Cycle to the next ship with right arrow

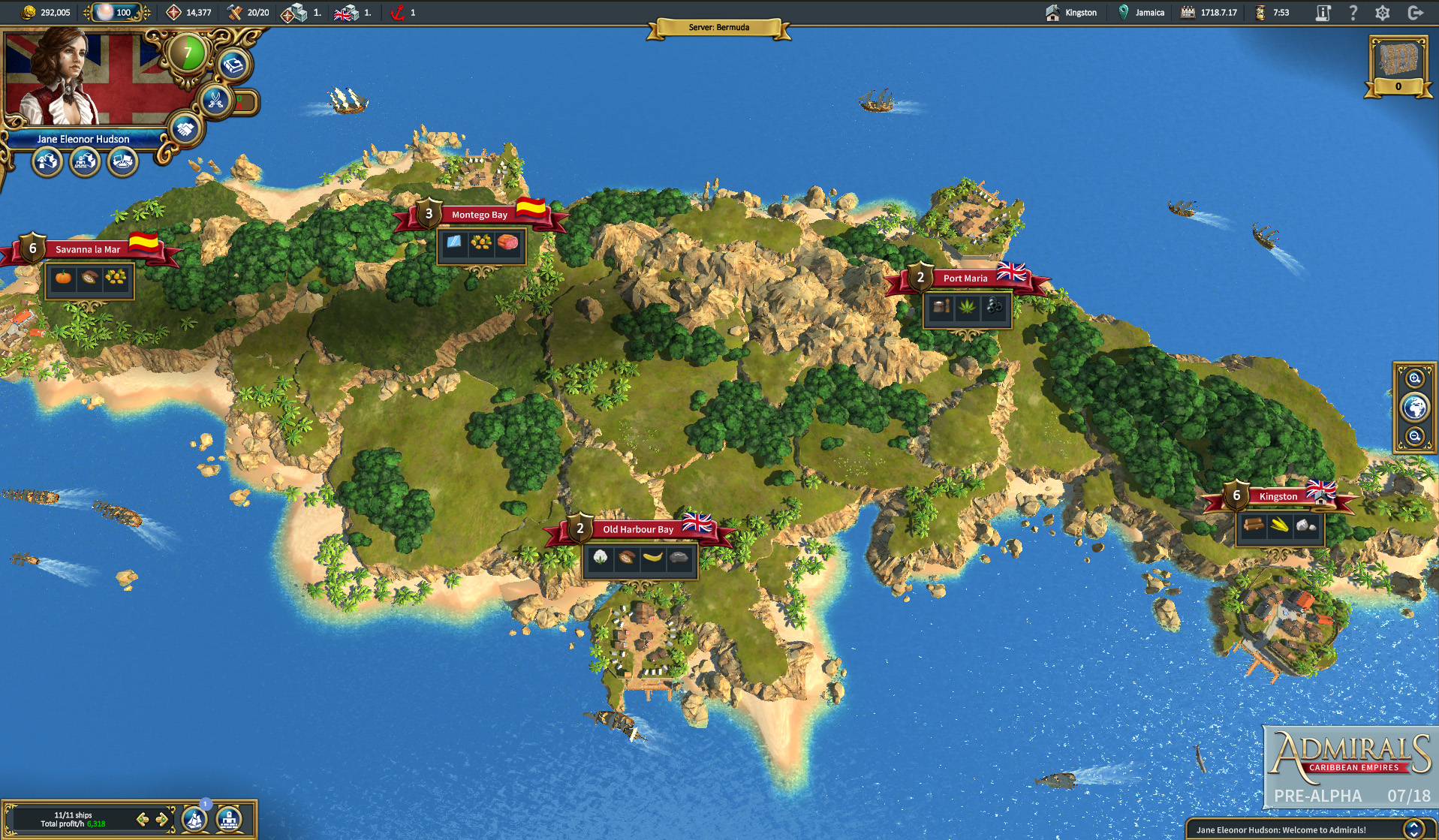161,819
